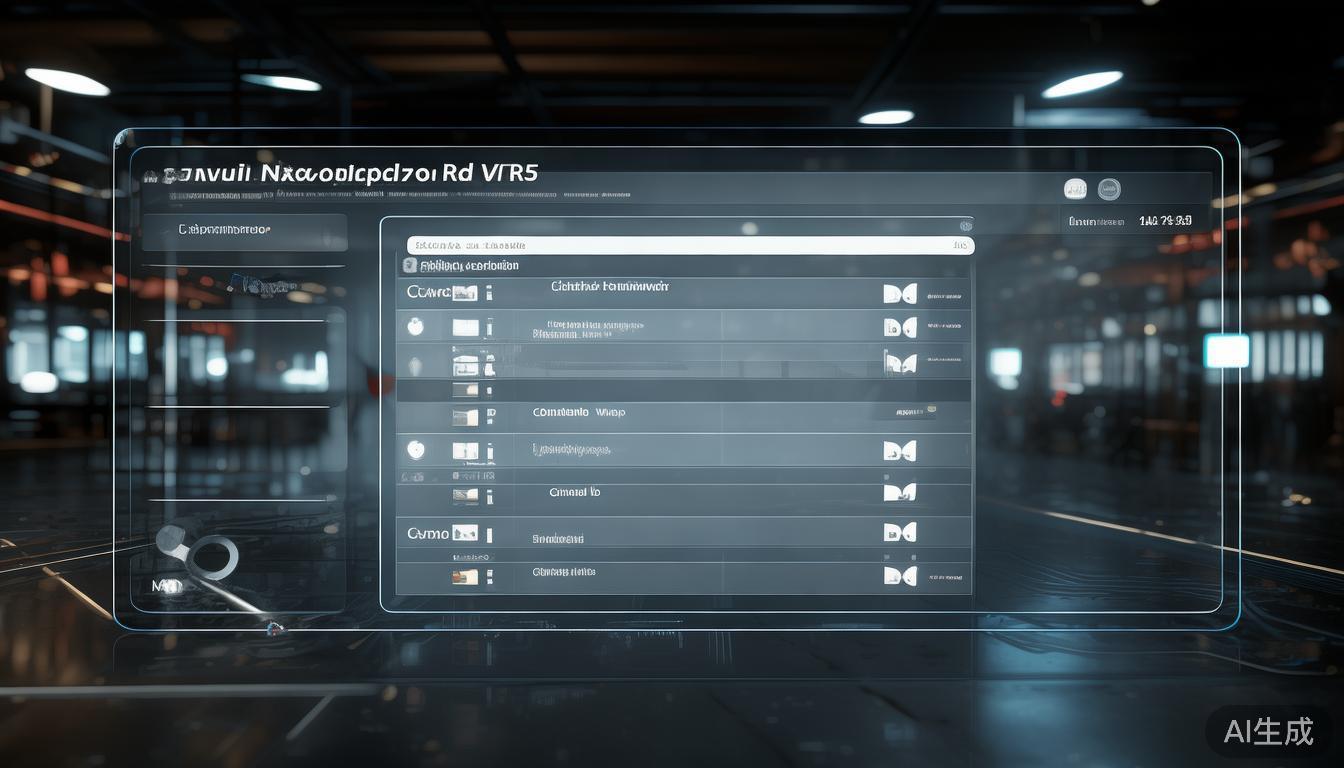The height and width of the screenshot is (768, 1344).
Task: Click the rounded square button in the header
Action: pos(1075,189)
